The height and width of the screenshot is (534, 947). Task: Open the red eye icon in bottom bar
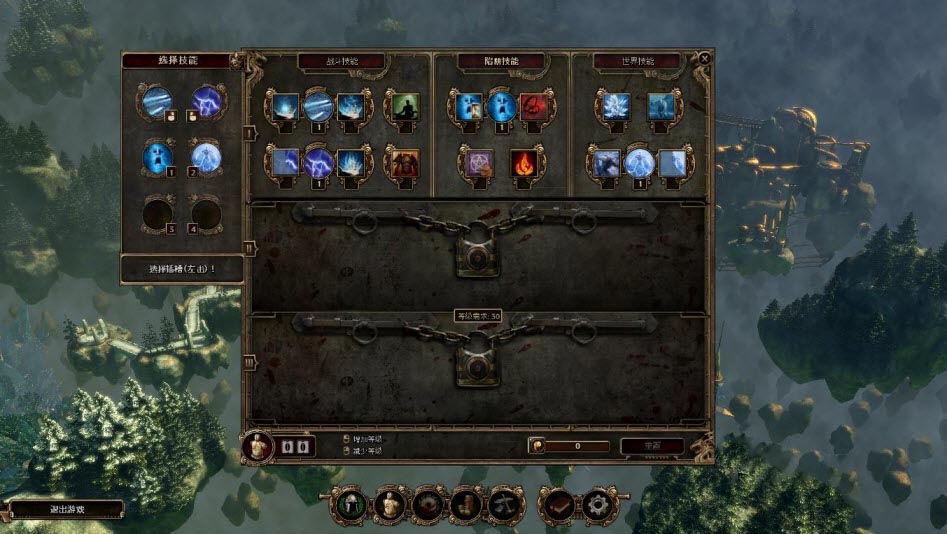click(427, 506)
